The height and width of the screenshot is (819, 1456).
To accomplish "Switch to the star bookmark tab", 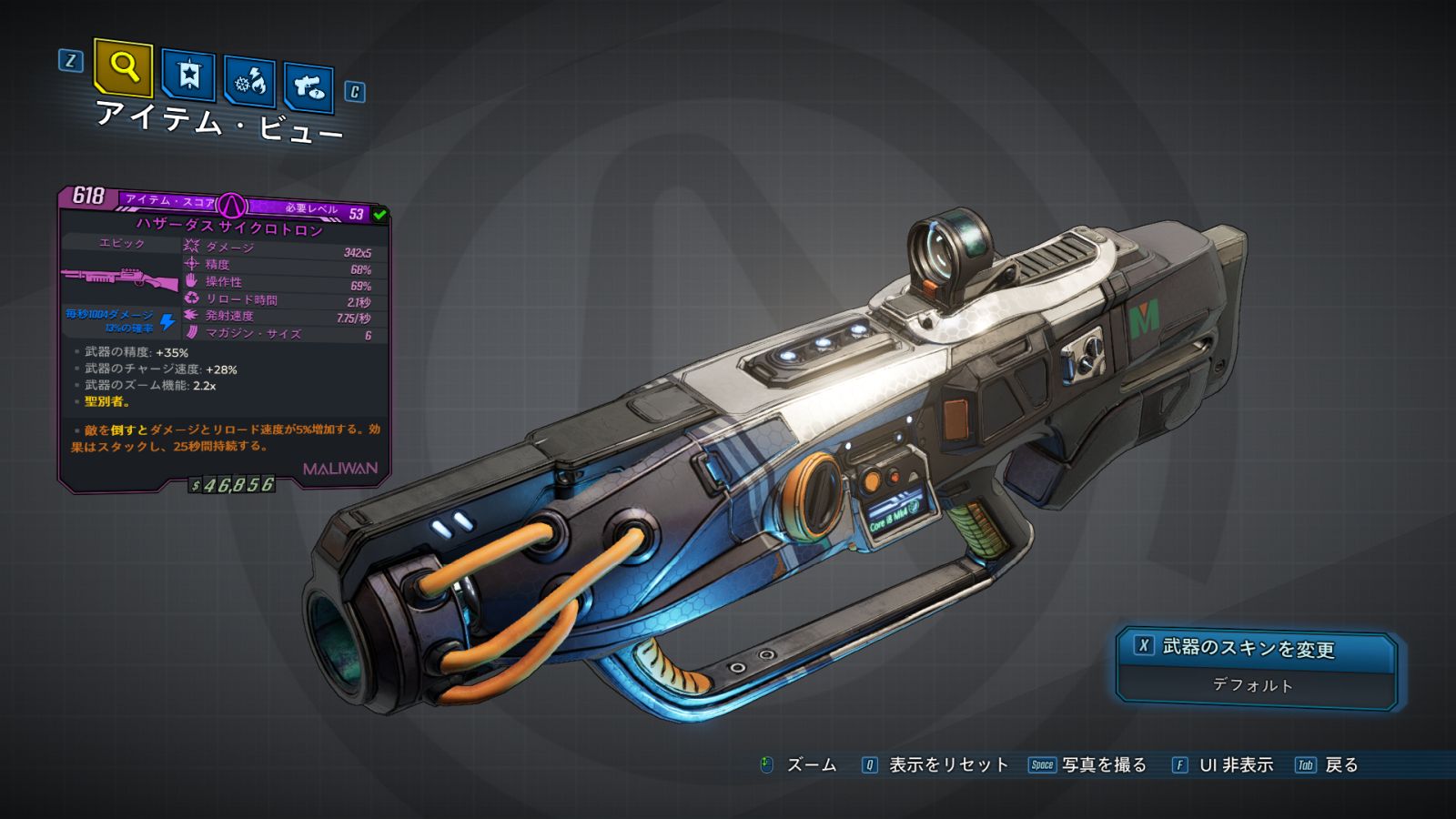I will click(188, 76).
